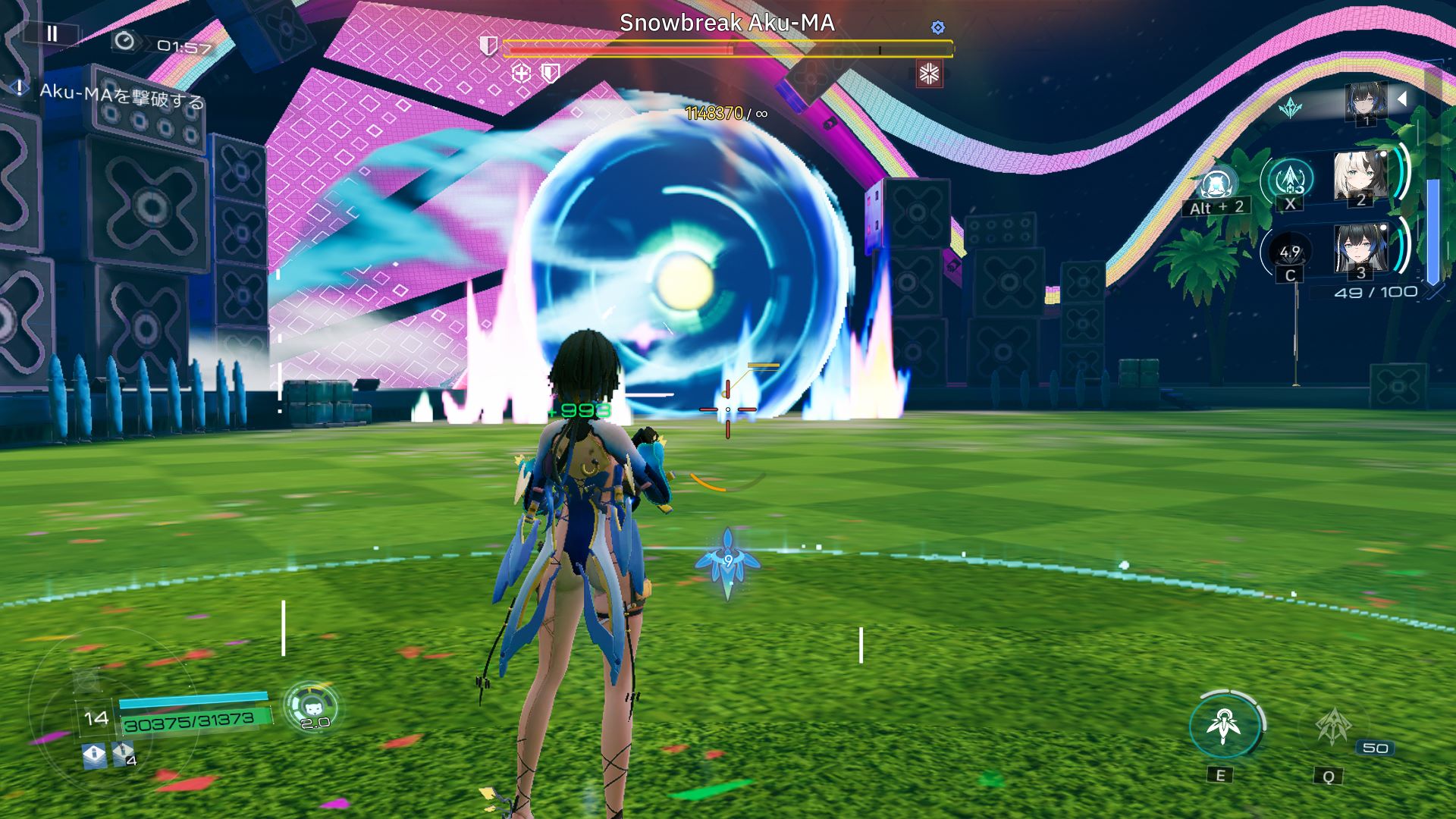Click the active operative portrait numbered 1
This screenshot has height=819, width=1456.
tap(1366, 102)
